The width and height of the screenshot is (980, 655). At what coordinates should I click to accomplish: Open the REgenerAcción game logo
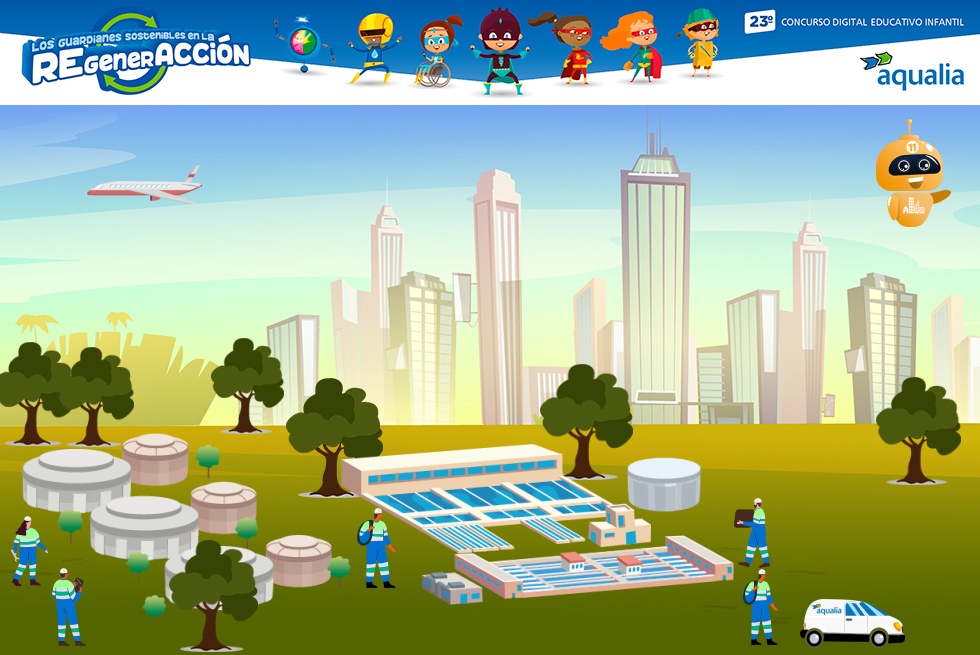[137, 56]
